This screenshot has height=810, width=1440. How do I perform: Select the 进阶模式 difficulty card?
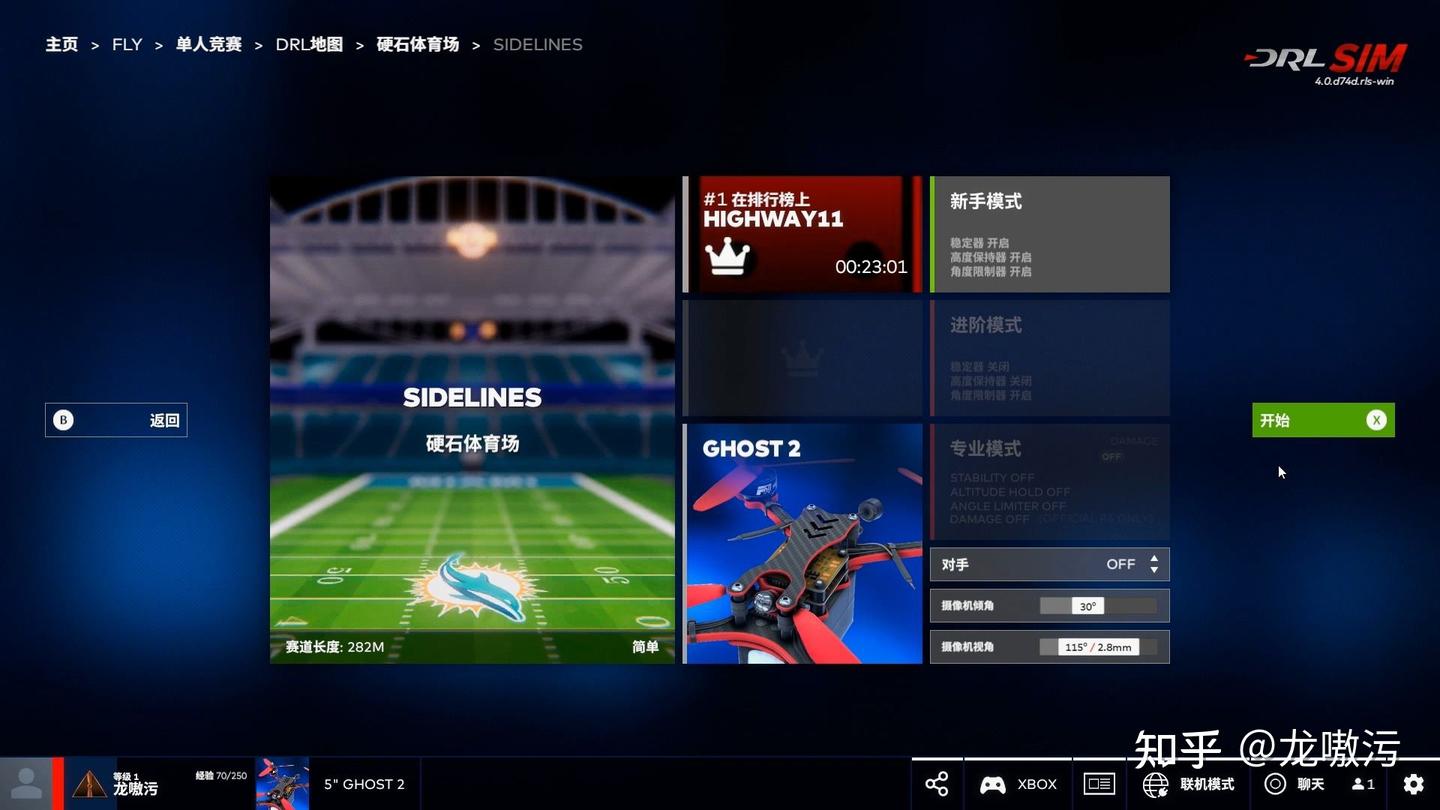(1049, 356)
